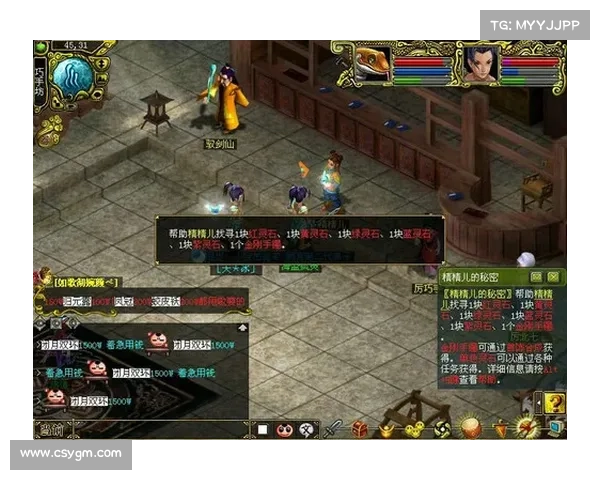
Task: Minimize the 精精儿的秘密 quest tracker
Action: [536, 275]
